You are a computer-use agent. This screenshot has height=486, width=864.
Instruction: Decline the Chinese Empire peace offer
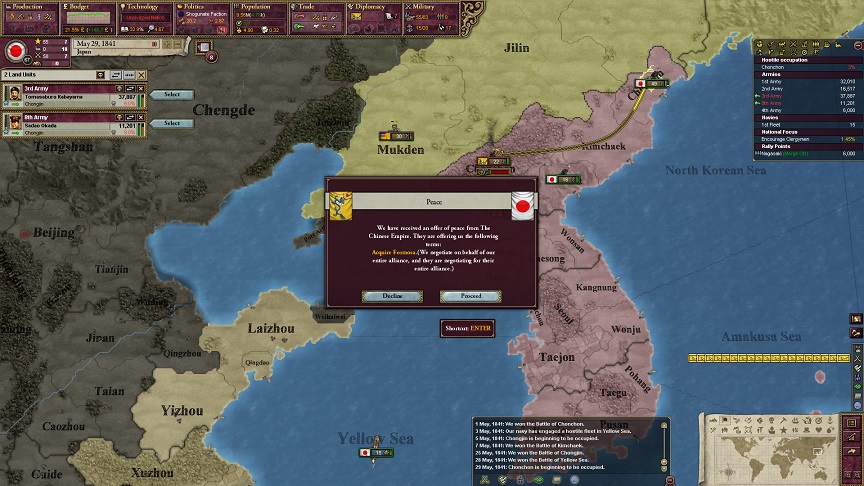(x=392, y=296)
